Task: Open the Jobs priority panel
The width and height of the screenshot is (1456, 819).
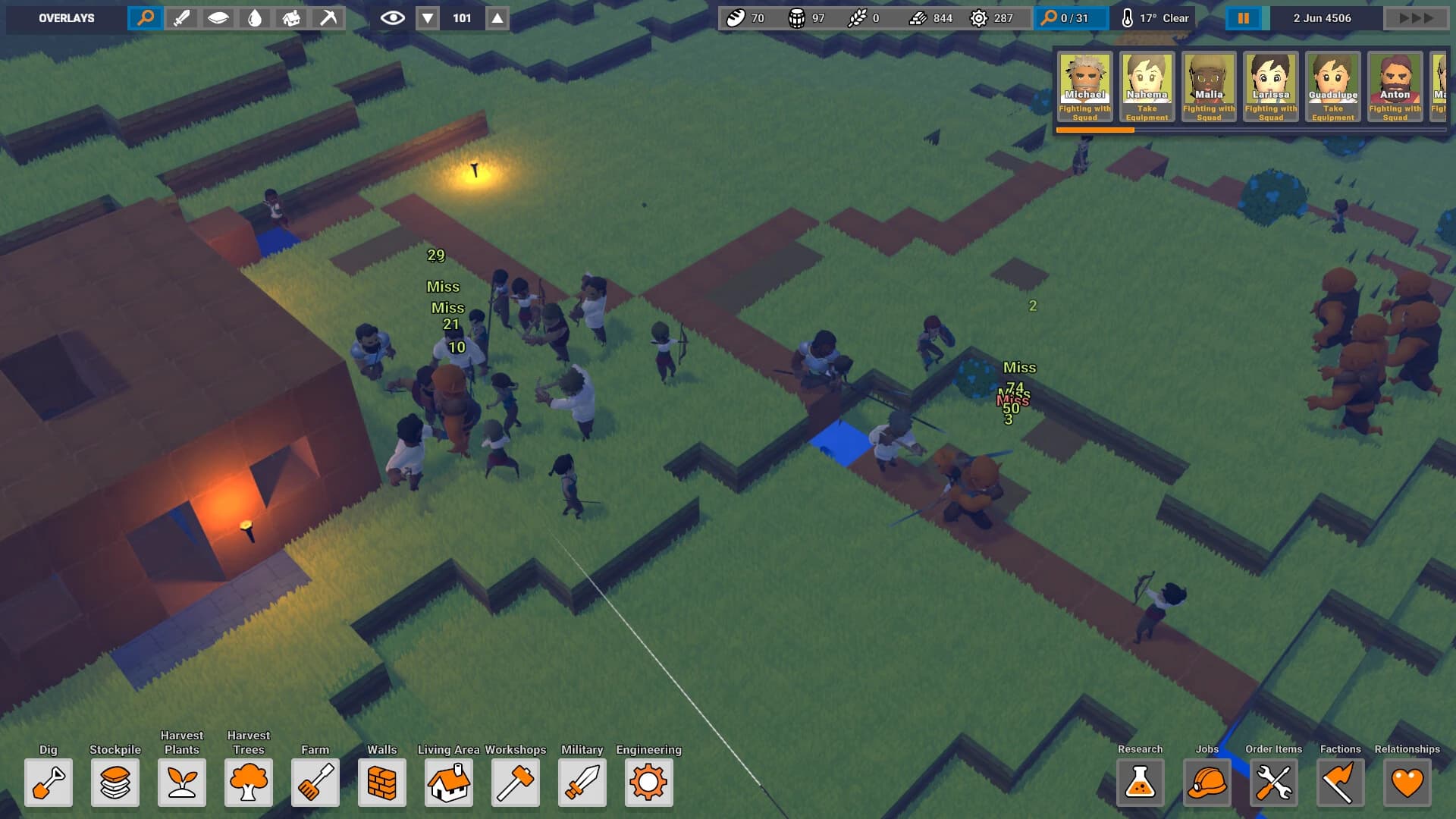Action: click(1208, 783)
